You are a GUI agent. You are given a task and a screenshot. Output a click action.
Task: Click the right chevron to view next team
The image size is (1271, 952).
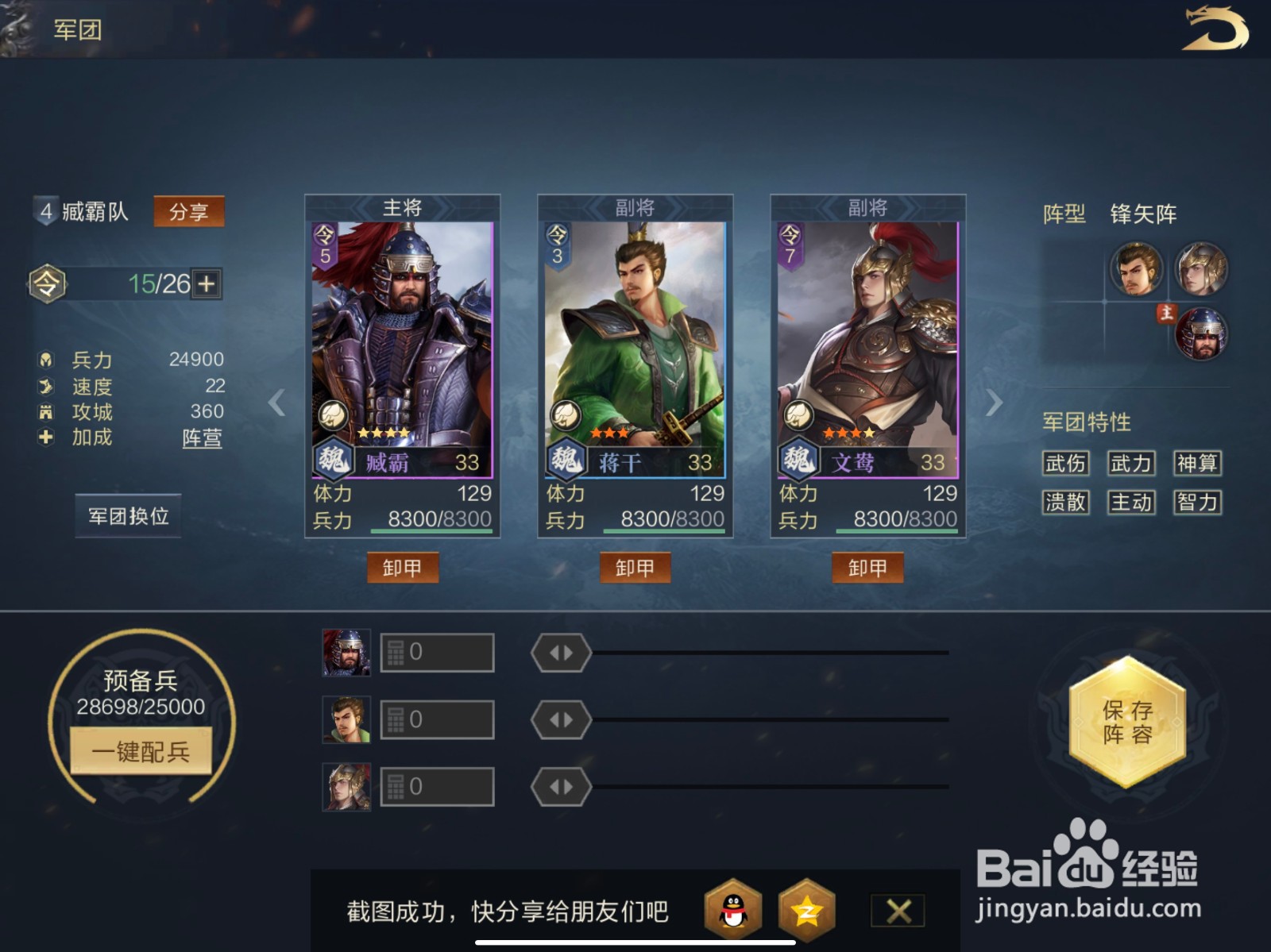click(994, 404)
